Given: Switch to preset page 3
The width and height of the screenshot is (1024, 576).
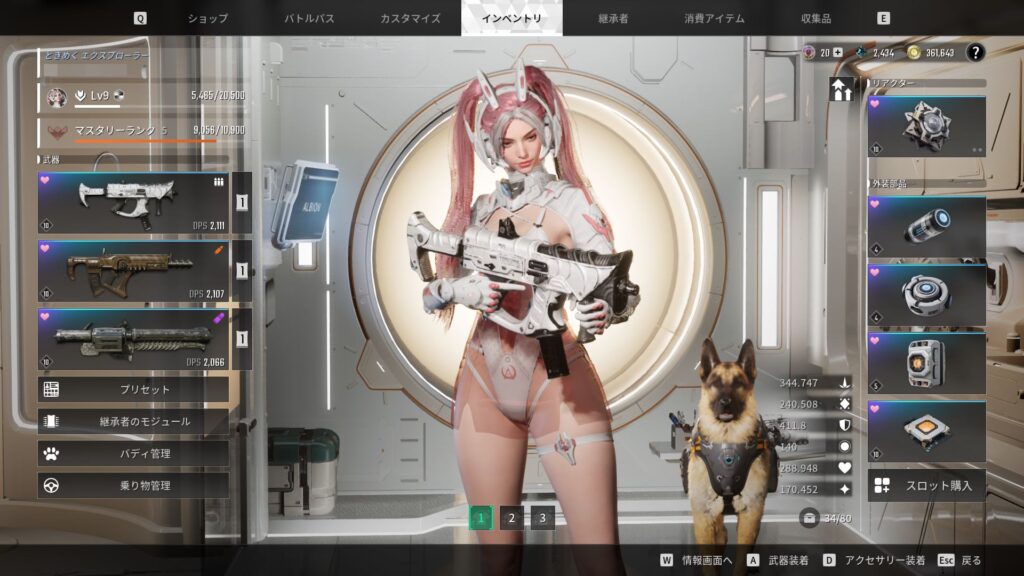Looking at the screenshot, I should 542,517.
